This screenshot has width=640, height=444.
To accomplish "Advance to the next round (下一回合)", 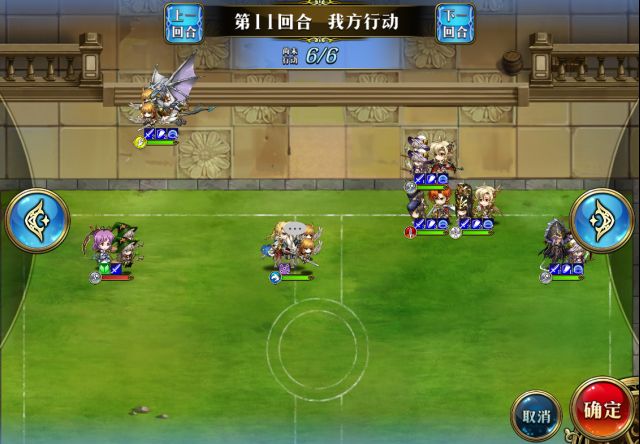I will click(455, 22).
